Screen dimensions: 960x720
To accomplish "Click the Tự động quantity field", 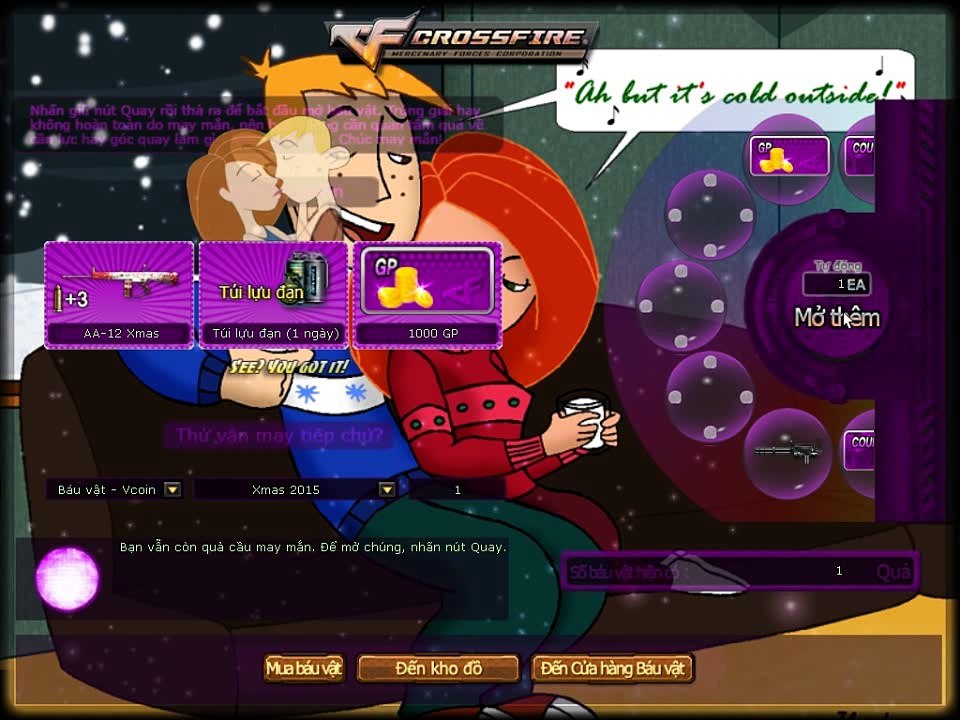I will pos(836,285).
